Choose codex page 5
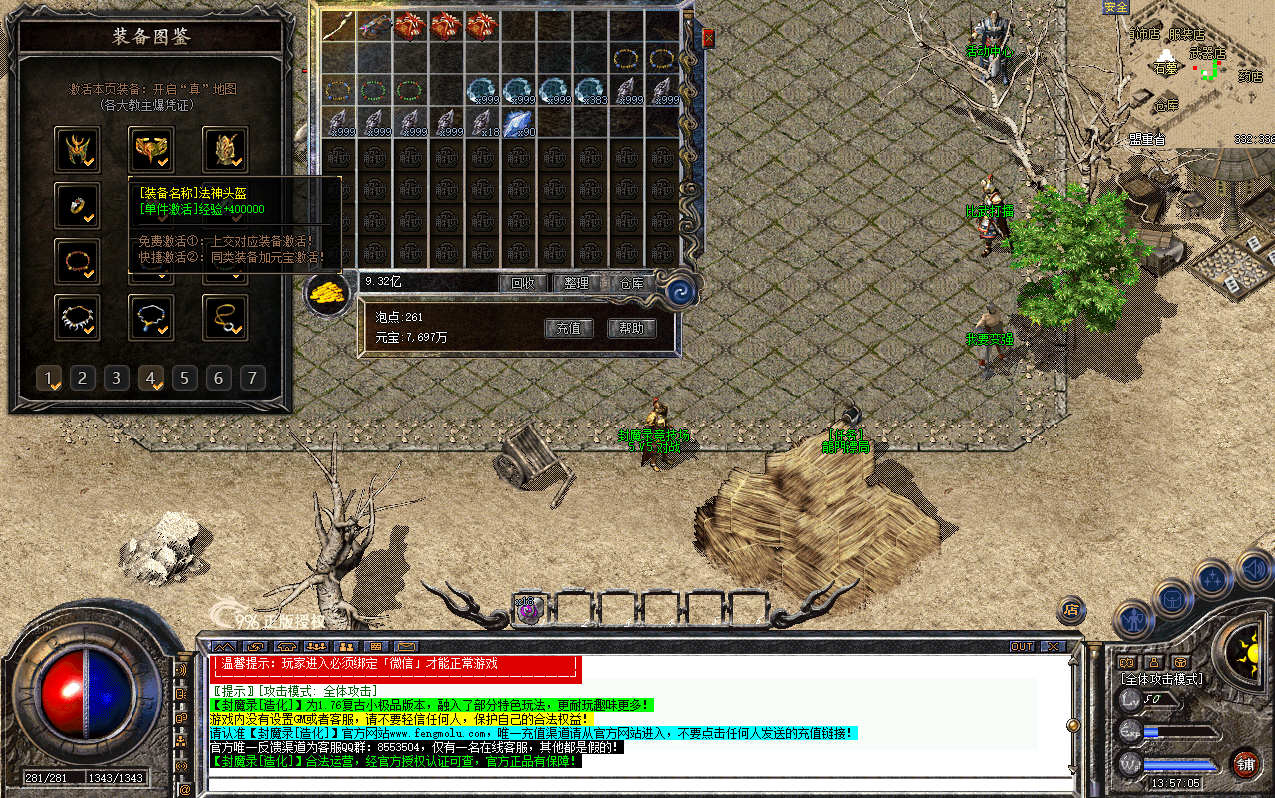The height and width of the screenshot is (798, 1275). coord(185,378)
